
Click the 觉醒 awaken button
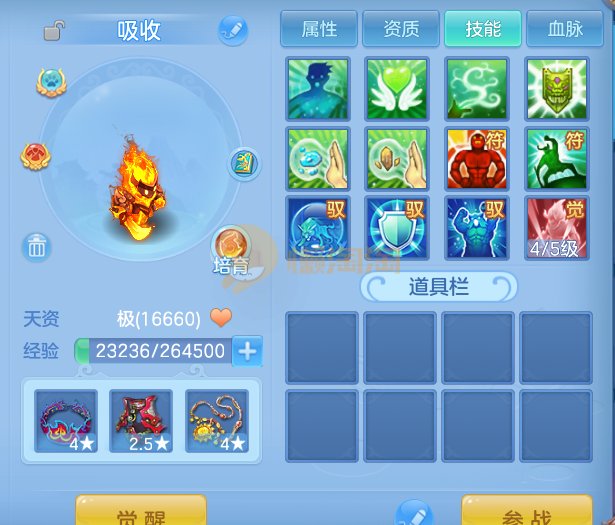pyautogui.click(x=141, y=512)
